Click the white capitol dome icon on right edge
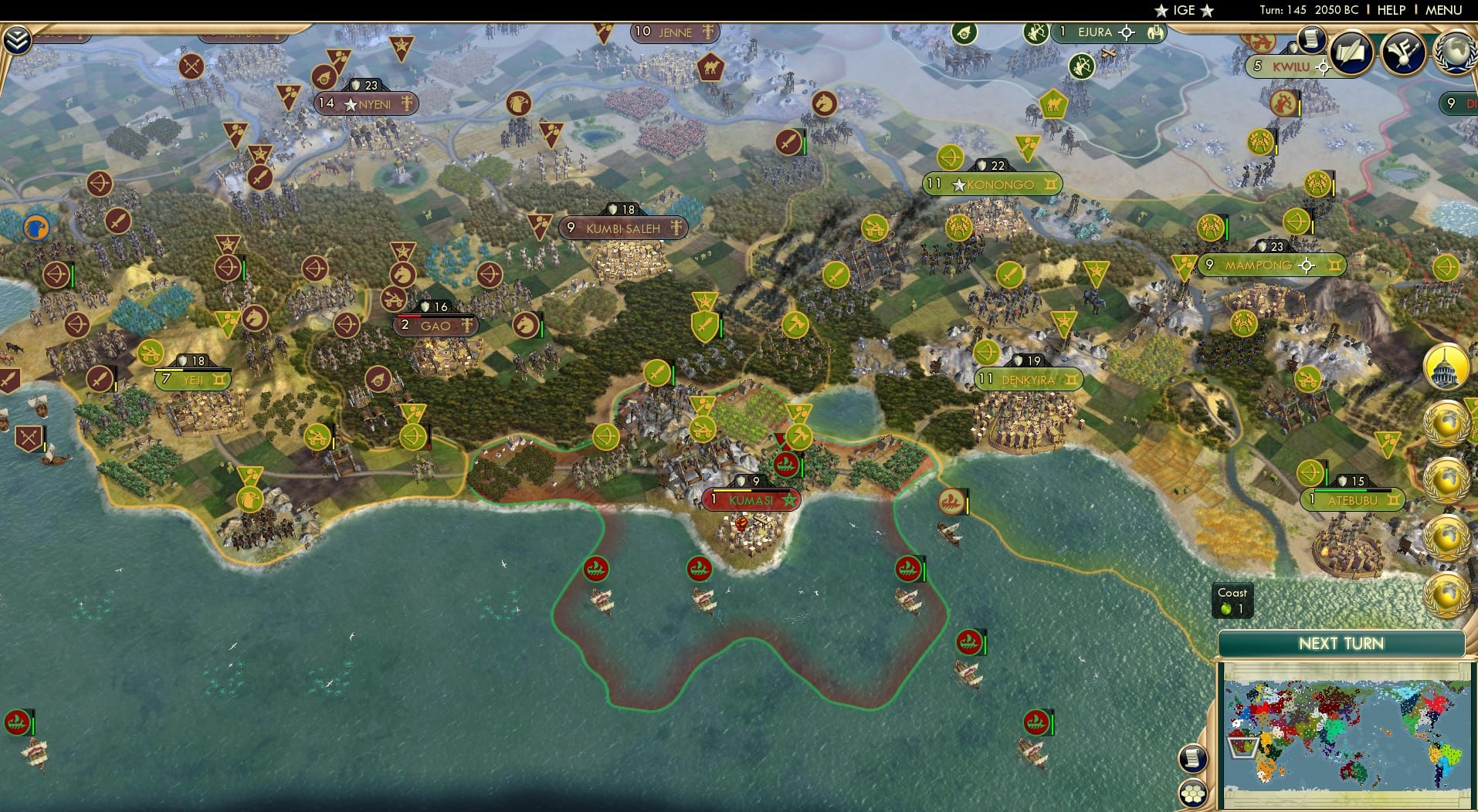The height and width of the screenshot is (812, 1478). coord(1450,367)
